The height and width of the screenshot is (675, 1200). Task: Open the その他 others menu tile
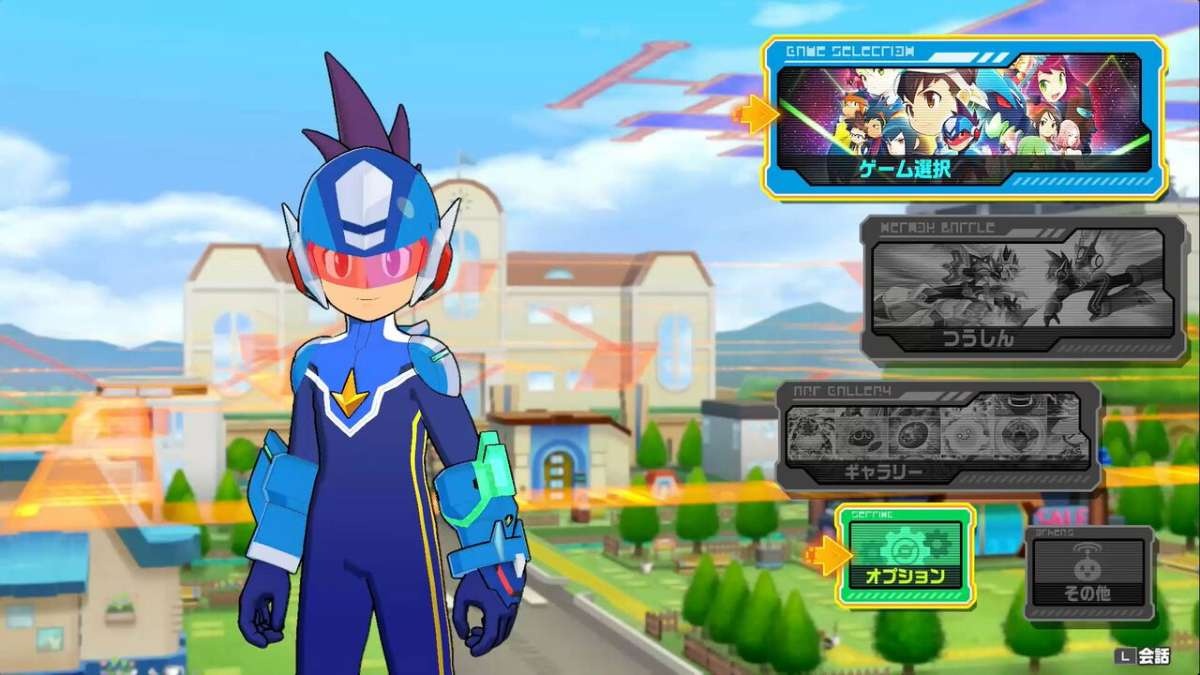click(1088, 574)
